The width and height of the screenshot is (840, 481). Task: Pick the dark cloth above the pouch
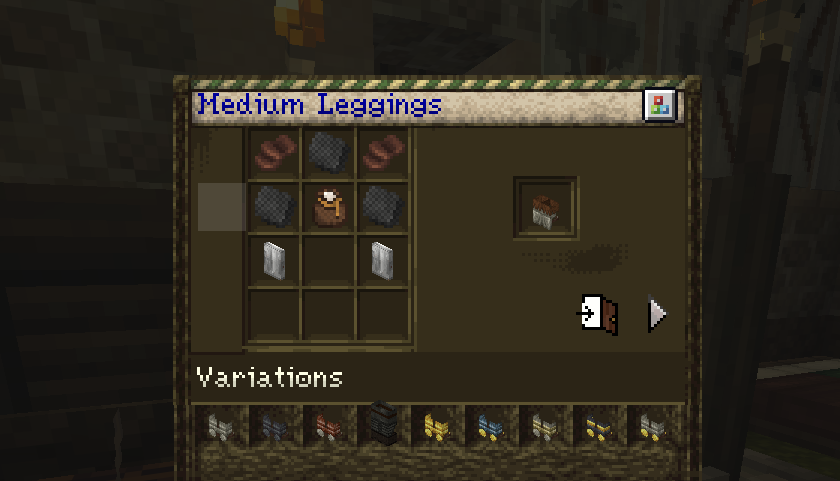(328, 153)
